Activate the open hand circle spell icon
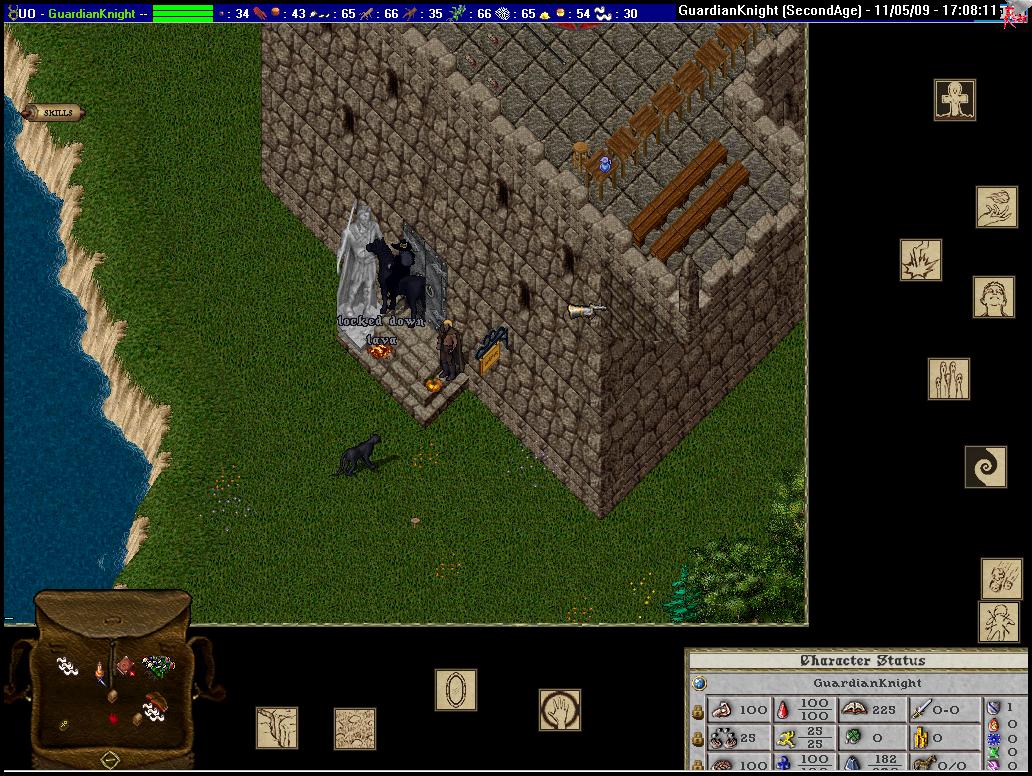1032x776 pixels. [560, 709]
